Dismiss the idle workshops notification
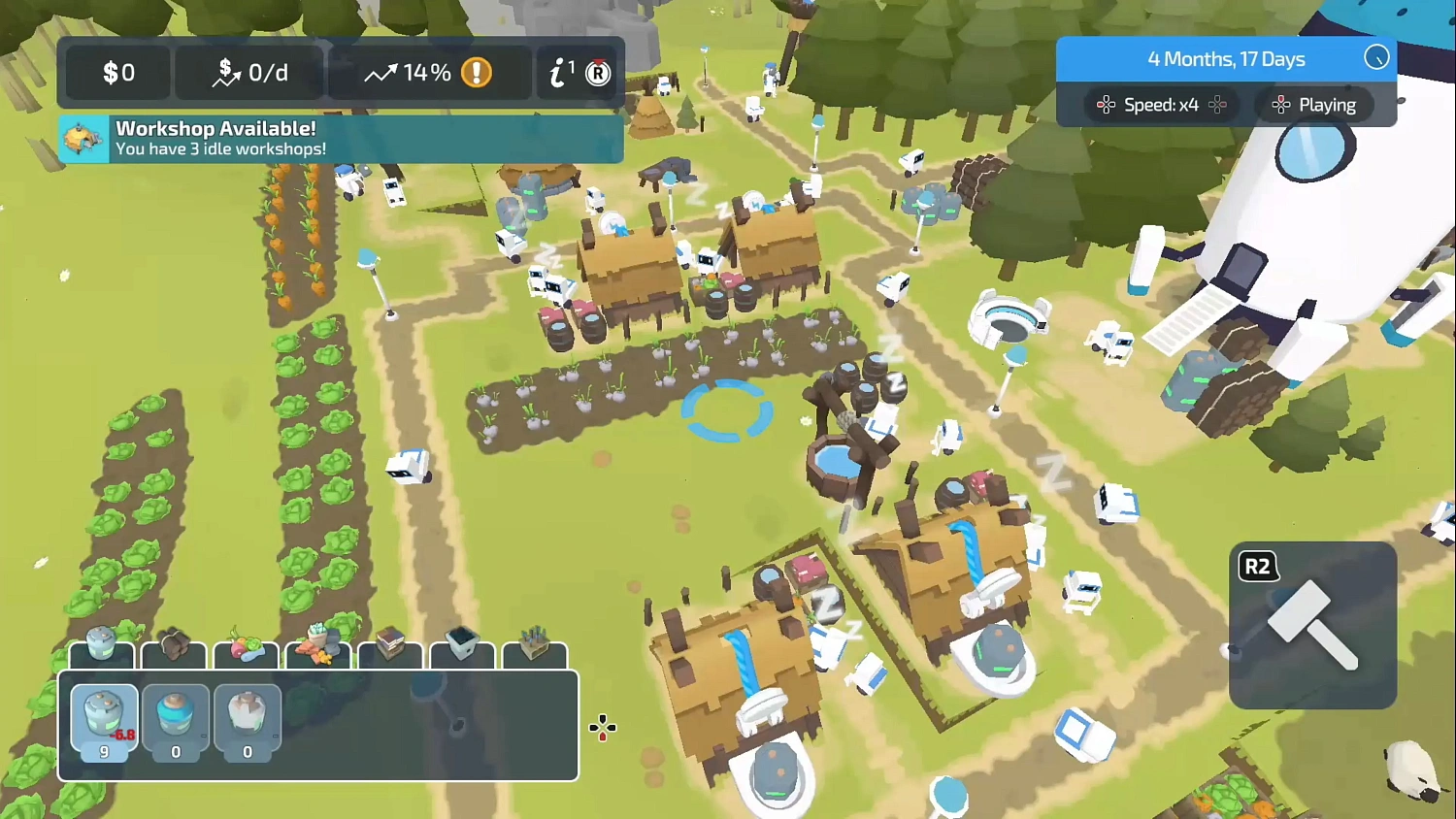Image resolution: width=1456 pixels, height=819 pixels. [x=340, y=139]
